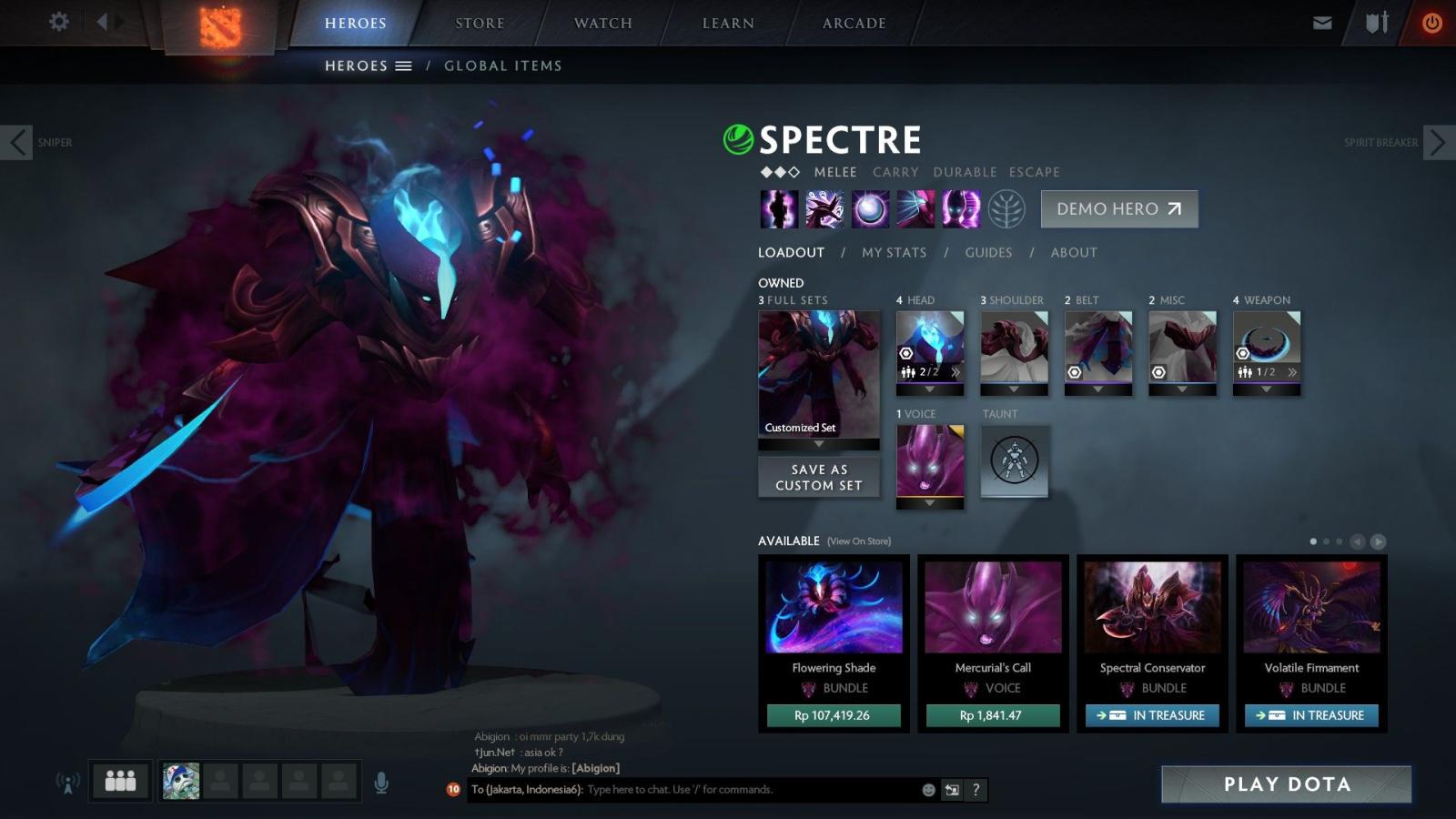1456x819 pixels.
Task: Toggle the party broadcast antenna icon
Action: (x=68, y=781)
